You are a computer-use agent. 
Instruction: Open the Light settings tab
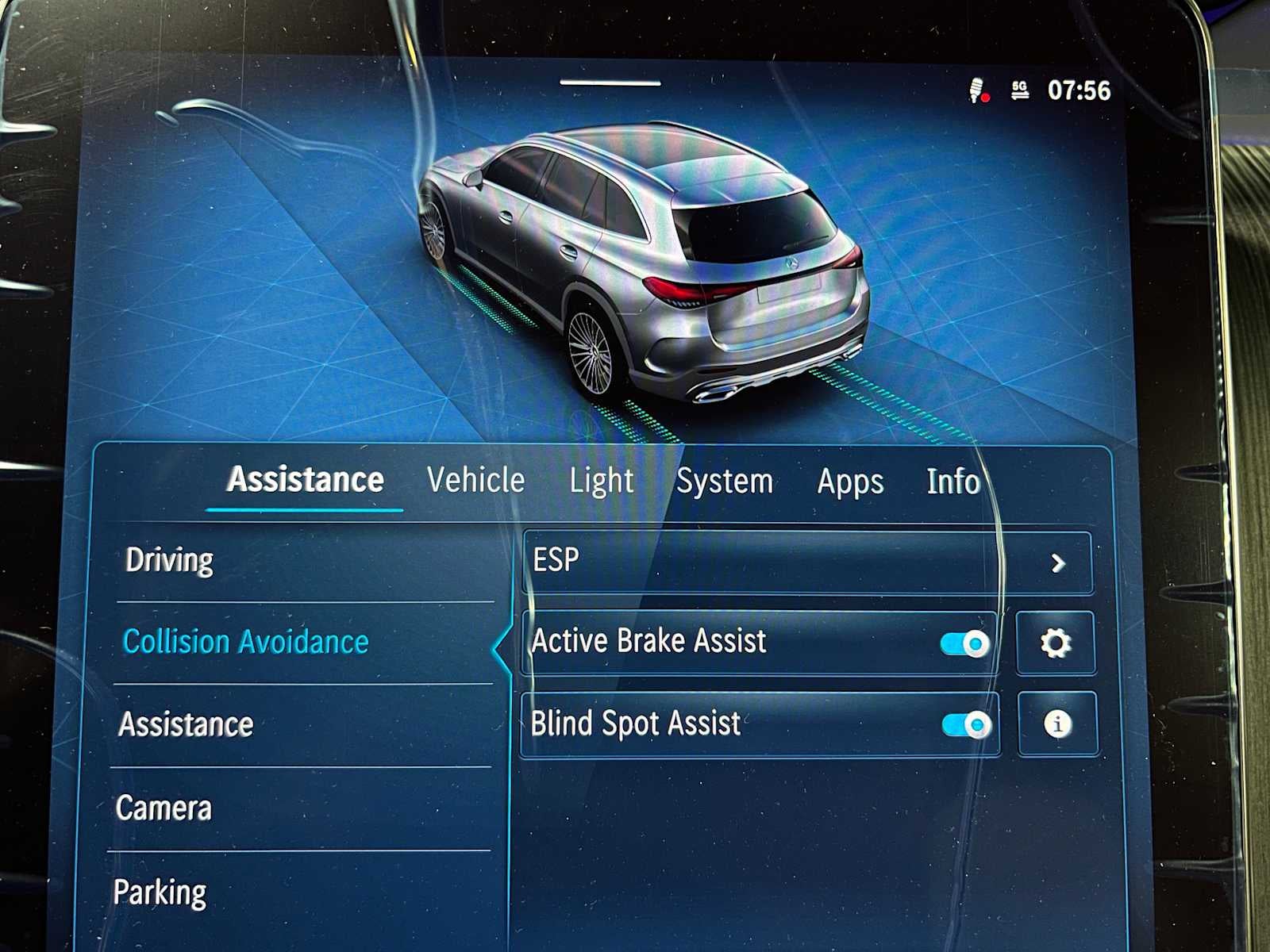602,480
